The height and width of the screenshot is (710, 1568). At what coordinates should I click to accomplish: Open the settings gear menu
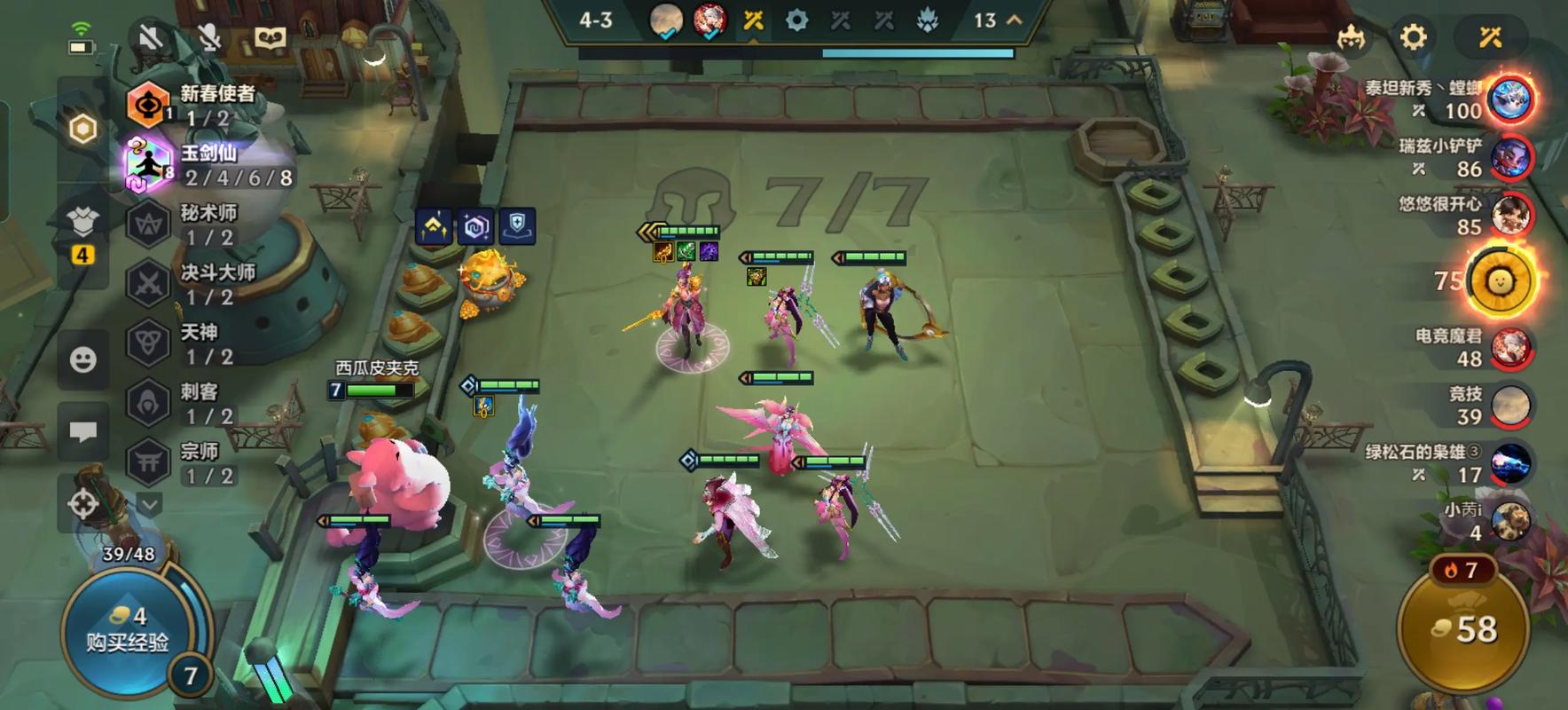[1413, 37]
